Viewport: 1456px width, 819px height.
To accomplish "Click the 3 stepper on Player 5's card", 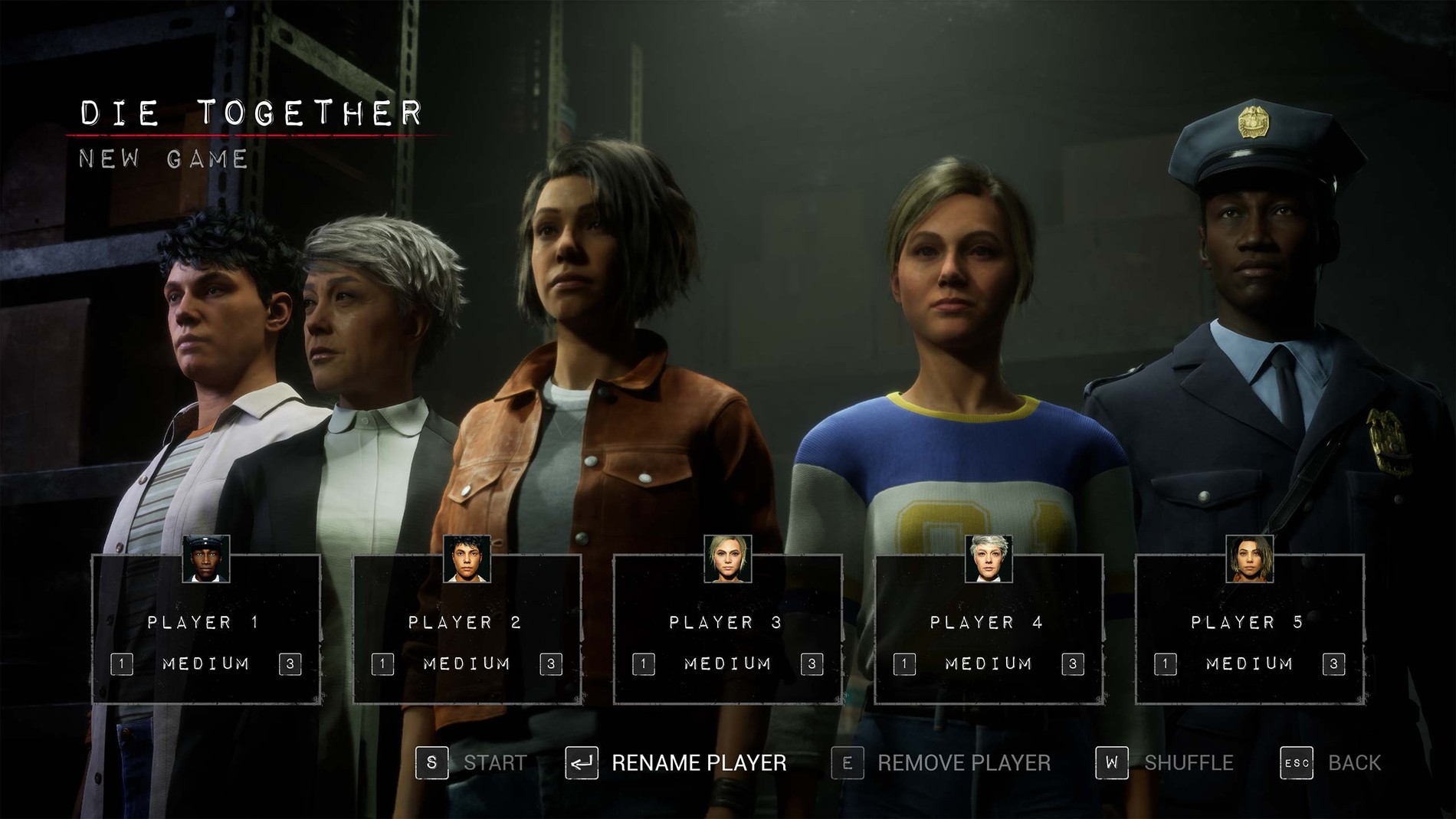I will (x=1334, y=663).
